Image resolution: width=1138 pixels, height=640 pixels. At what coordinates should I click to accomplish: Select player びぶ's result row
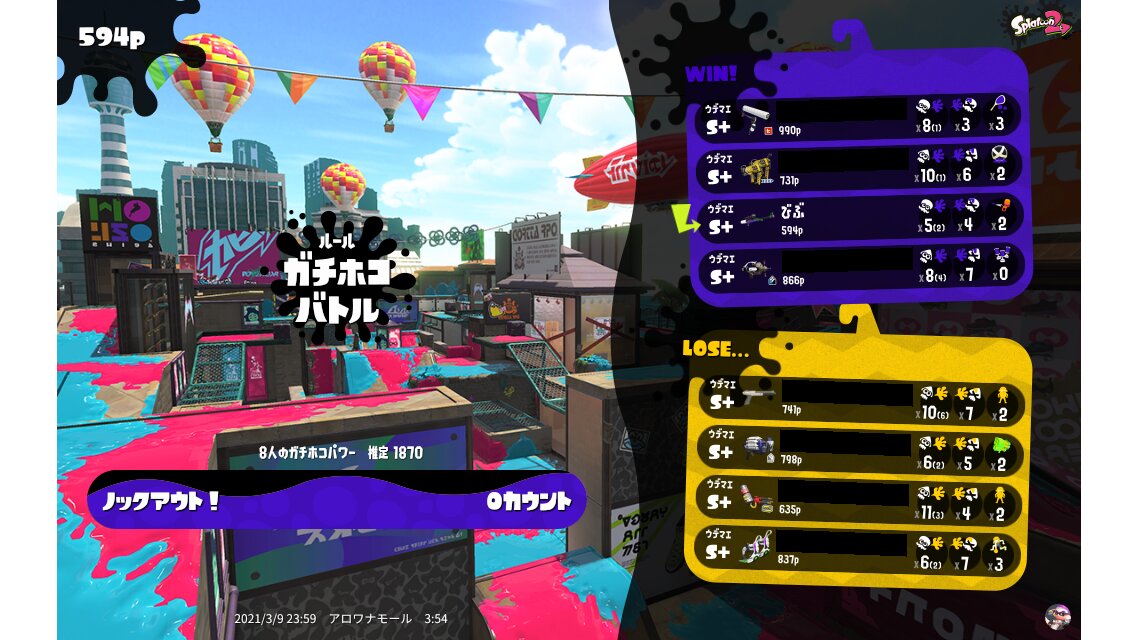click(860, 216)
